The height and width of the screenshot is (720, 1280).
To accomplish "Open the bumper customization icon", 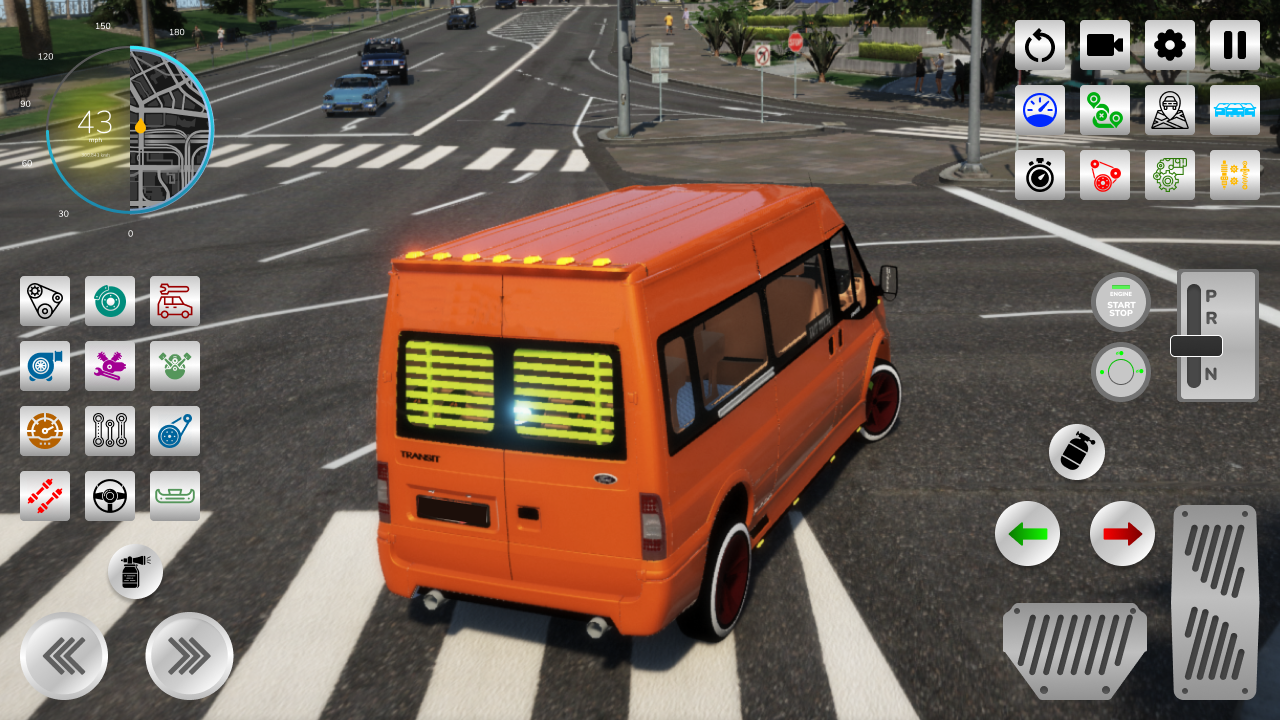I will [x=175, y=496].
